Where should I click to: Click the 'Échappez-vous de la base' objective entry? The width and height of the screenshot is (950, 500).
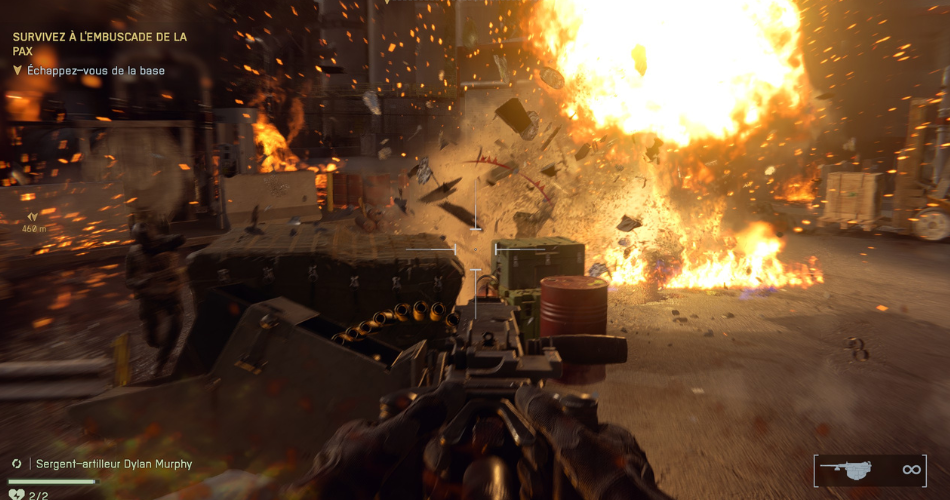point(96,71)
